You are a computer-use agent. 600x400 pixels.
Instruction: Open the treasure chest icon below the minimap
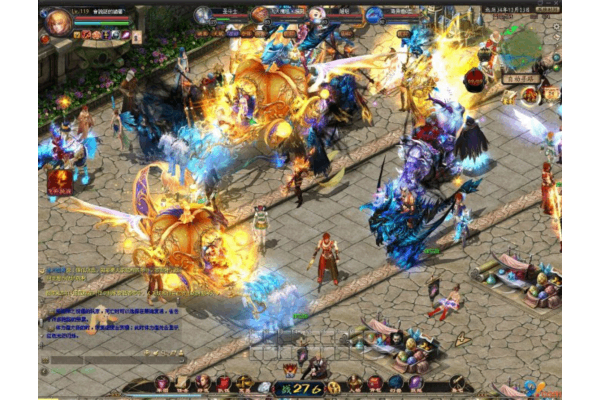click(510, 97)
